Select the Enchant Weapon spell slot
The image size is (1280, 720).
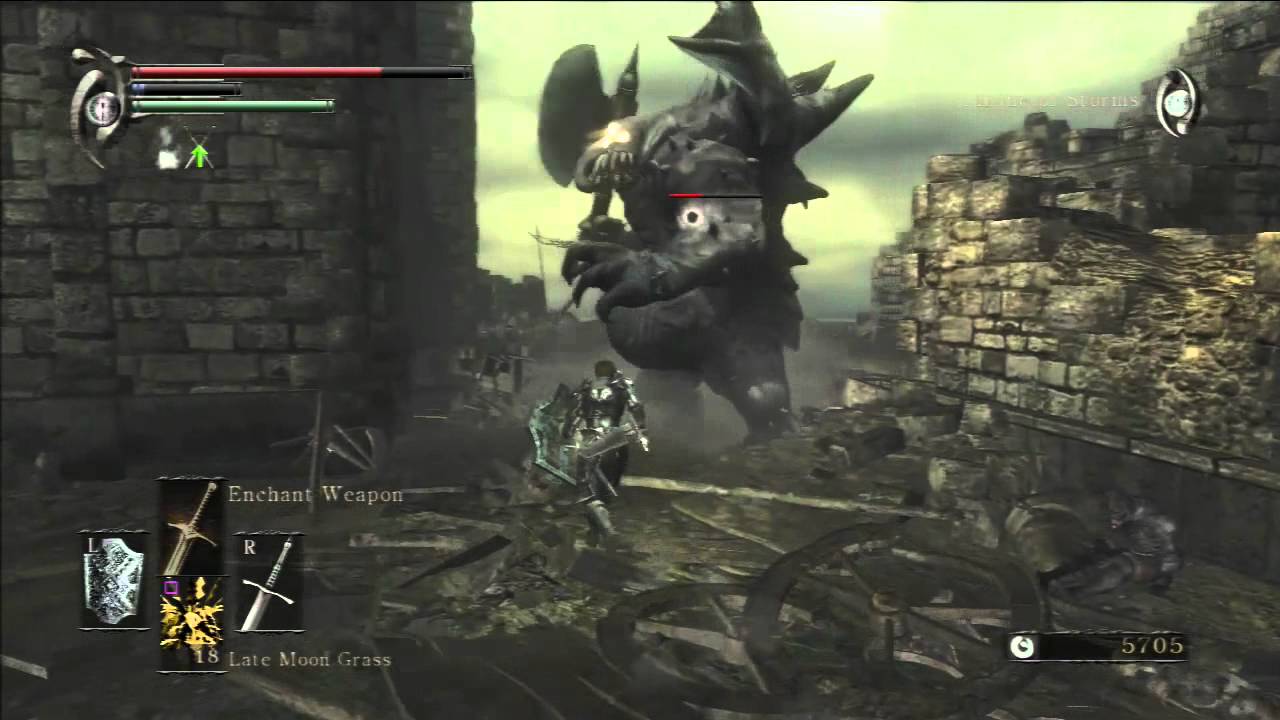(191, 527)
